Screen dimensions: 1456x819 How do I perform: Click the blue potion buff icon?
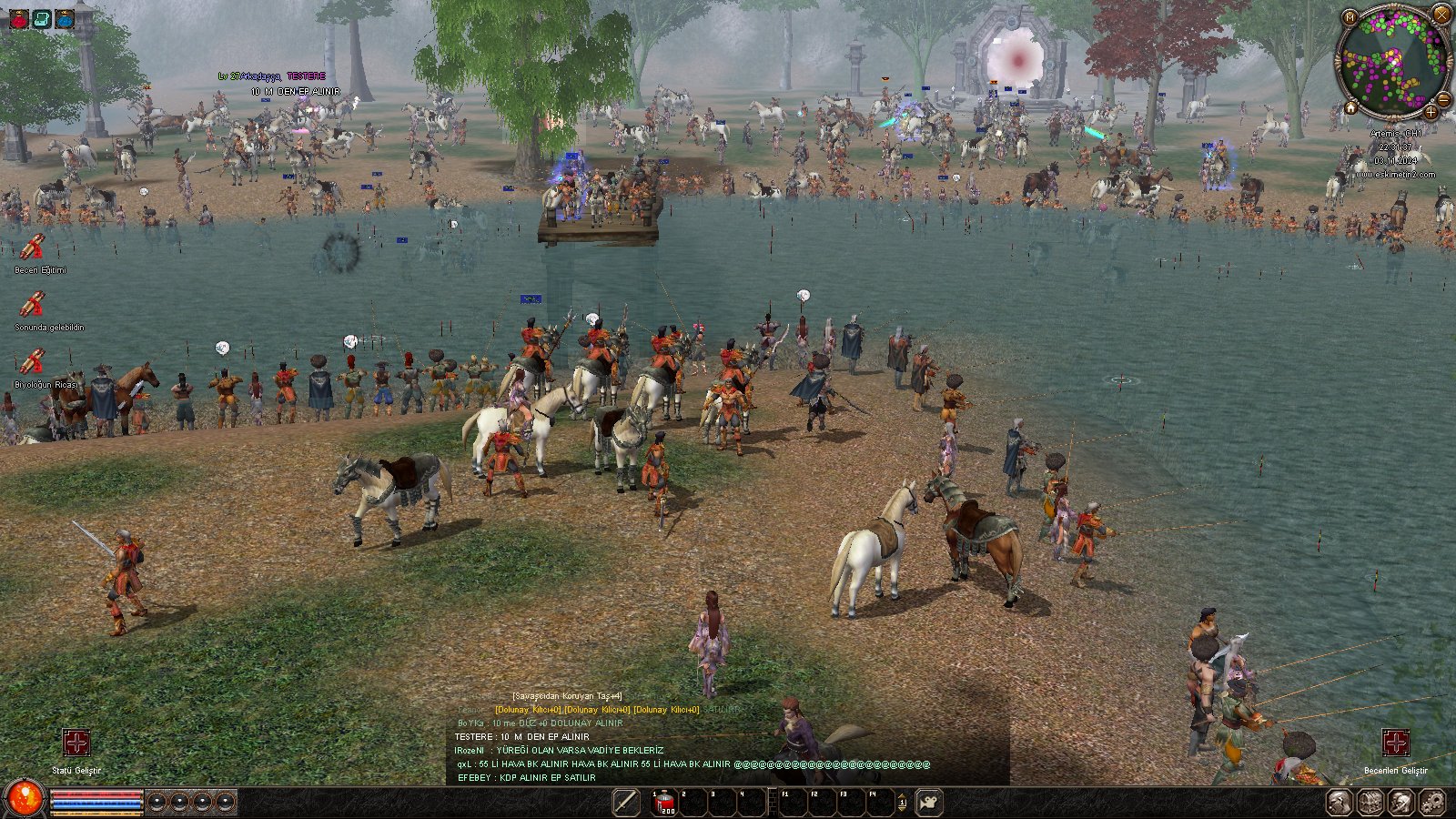(64, 18)
